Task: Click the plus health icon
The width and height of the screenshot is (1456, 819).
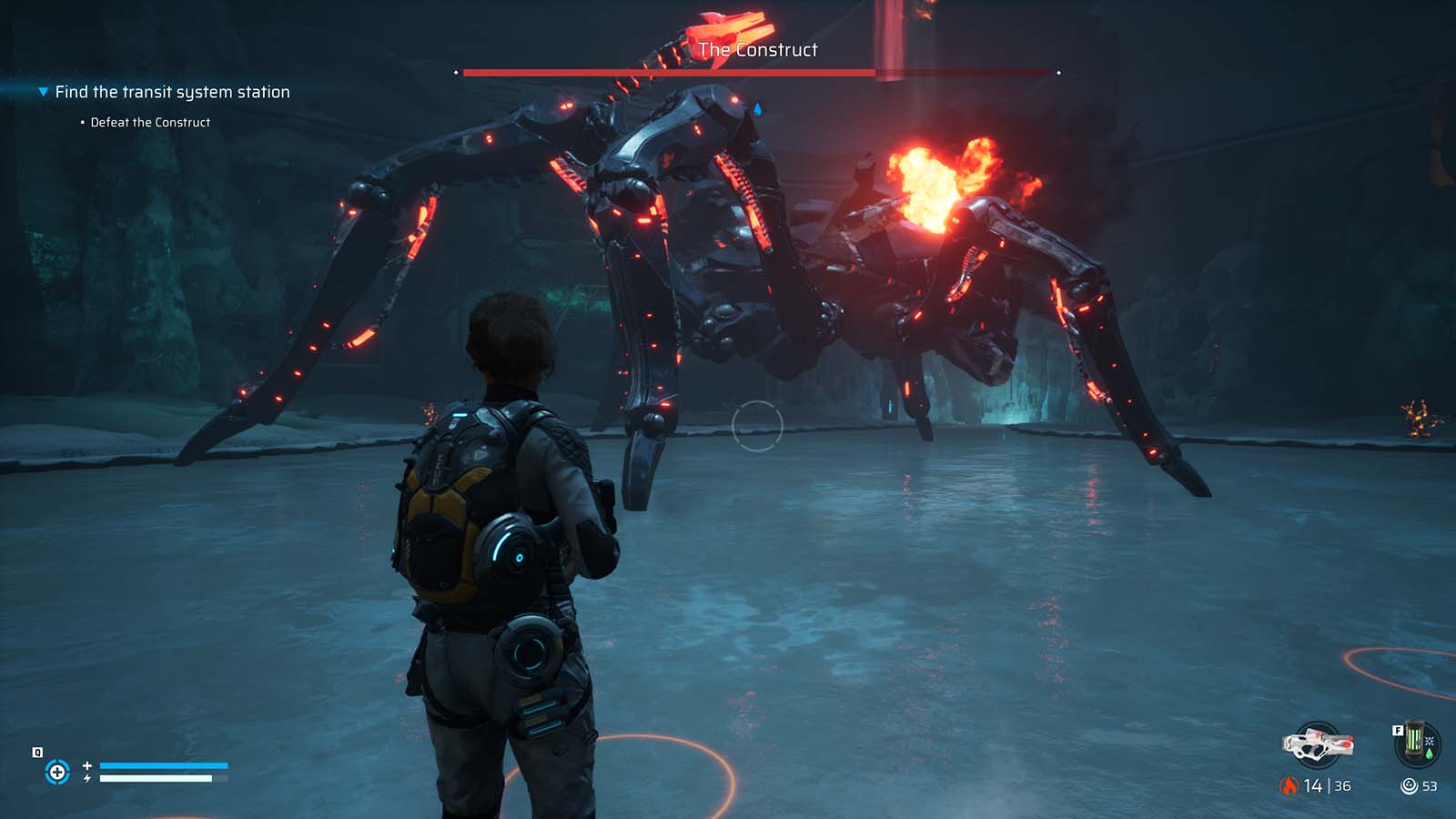Action: 86,765
